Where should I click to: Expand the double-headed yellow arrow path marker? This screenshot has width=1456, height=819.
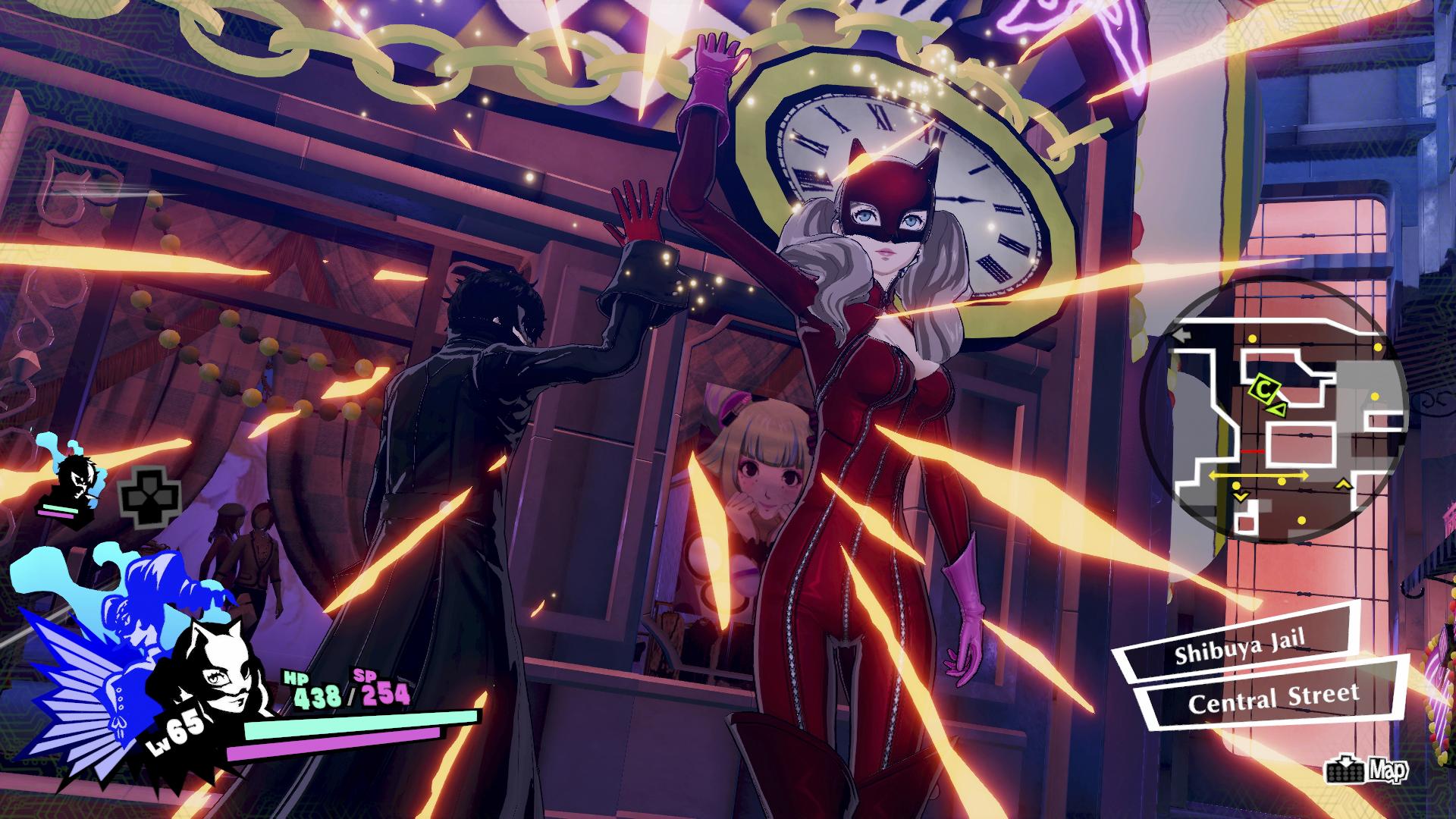1259,475
